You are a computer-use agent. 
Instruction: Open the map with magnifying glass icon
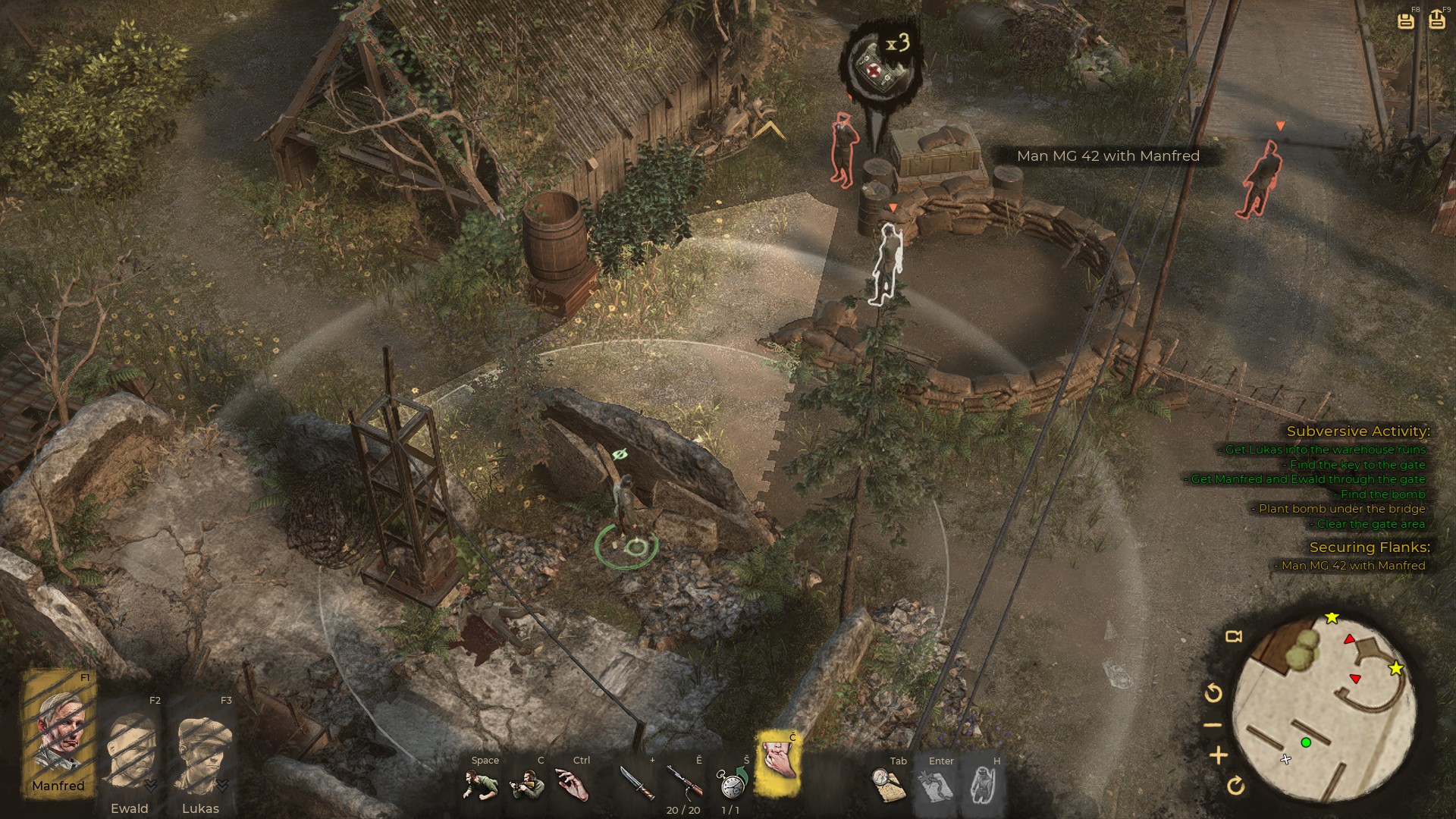click(888, 785)
